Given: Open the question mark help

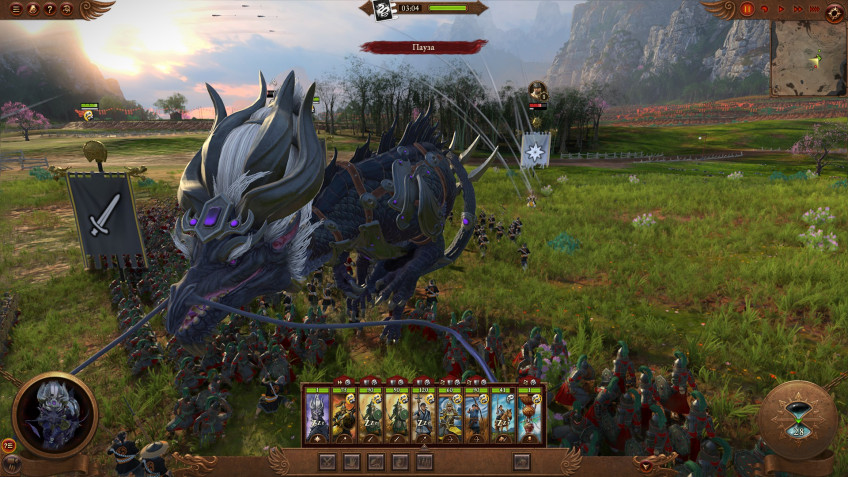Looking at the screenshot, I should [49, 9].
